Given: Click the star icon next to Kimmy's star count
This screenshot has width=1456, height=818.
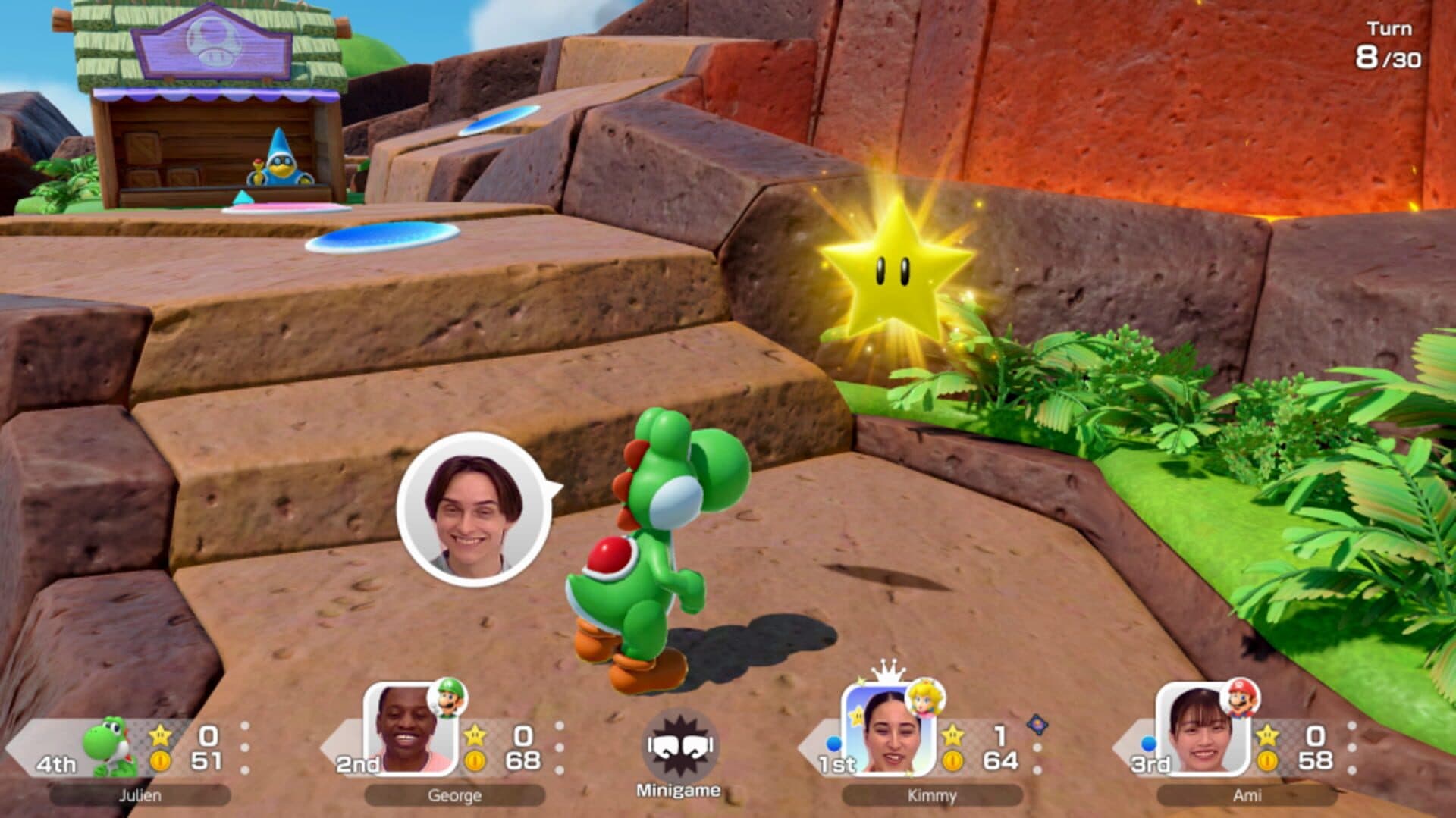Looking at the screenshot, I should (x=954, y=733).
